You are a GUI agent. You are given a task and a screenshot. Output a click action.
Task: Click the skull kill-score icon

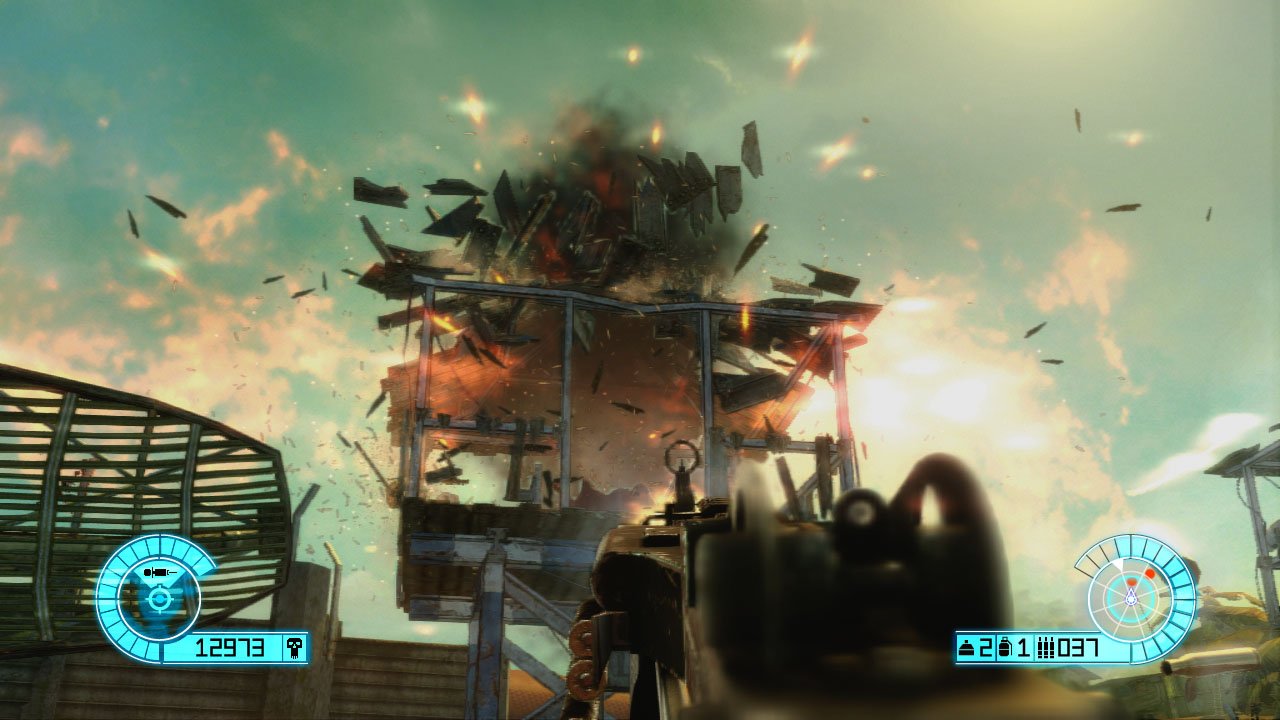point(294,647)
